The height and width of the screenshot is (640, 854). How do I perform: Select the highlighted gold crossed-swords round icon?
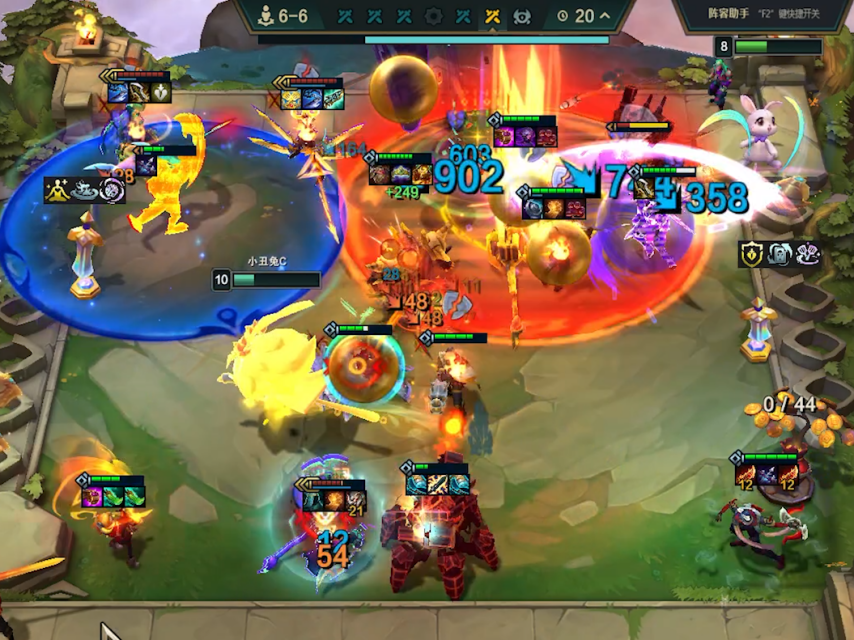pyautogui.click(x=492, y=16)
